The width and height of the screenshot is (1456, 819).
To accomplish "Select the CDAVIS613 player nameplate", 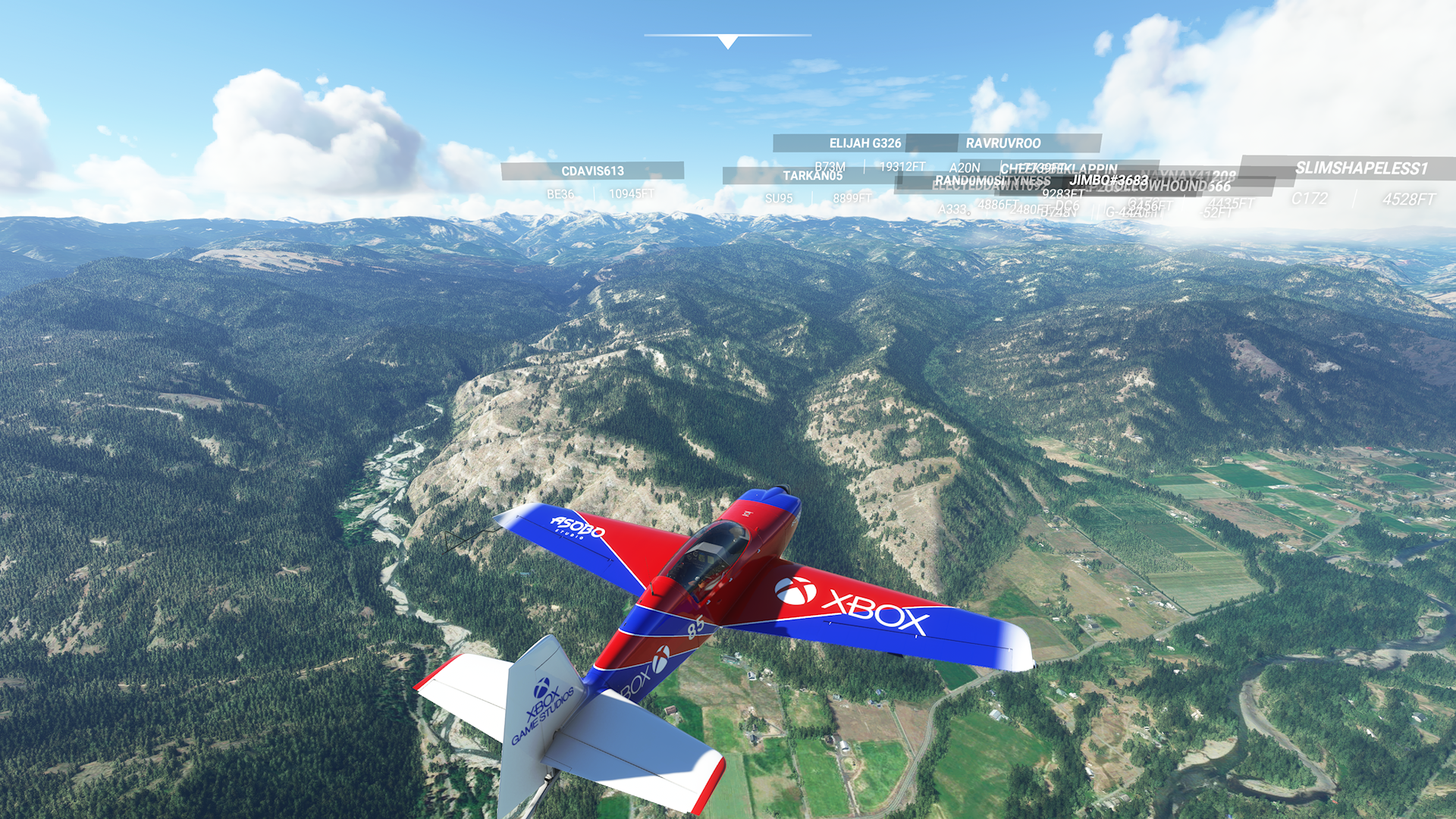I will pyautogui.click(x=592, y=171).
